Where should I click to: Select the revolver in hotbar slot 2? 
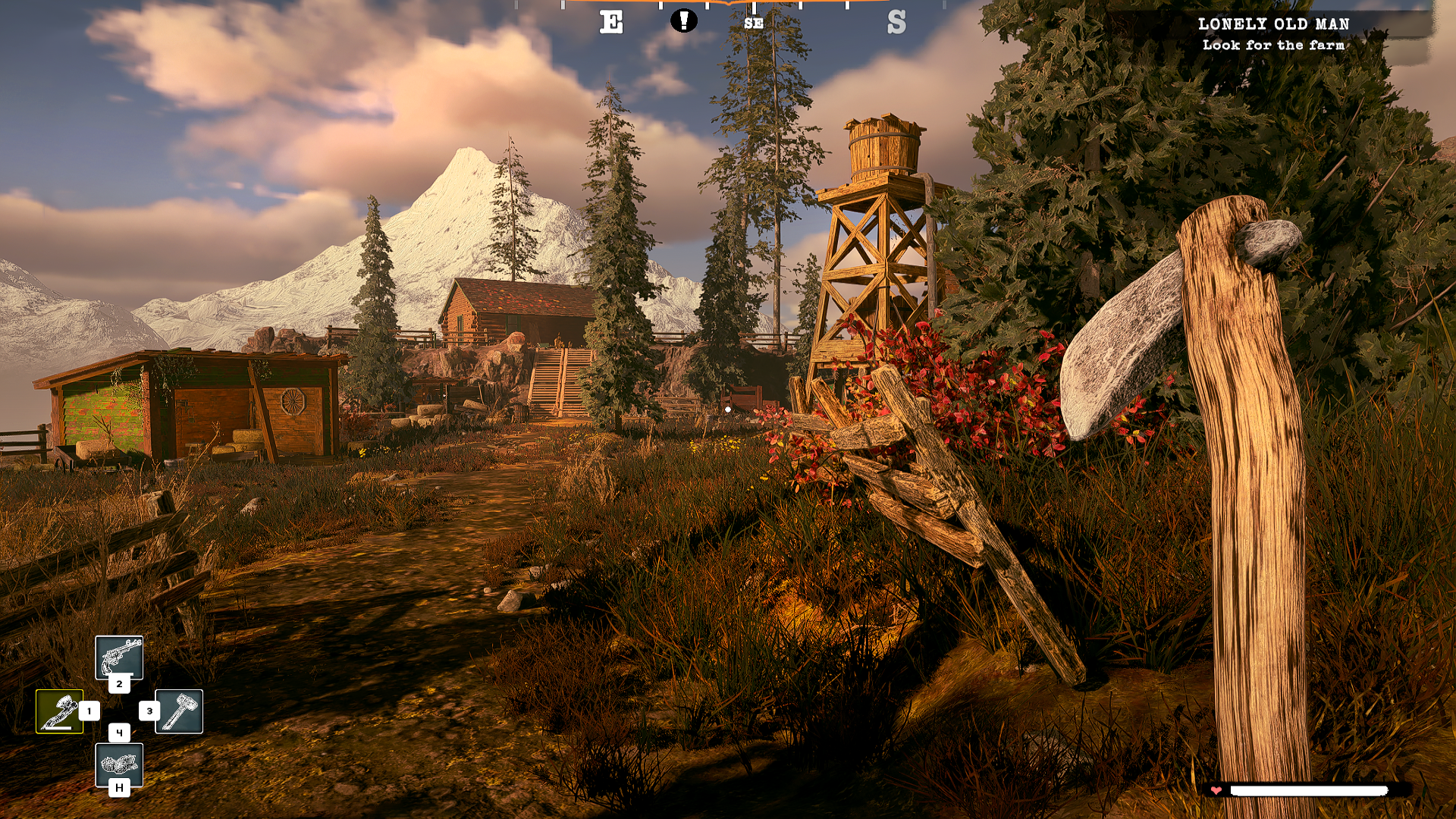(119, 657)
